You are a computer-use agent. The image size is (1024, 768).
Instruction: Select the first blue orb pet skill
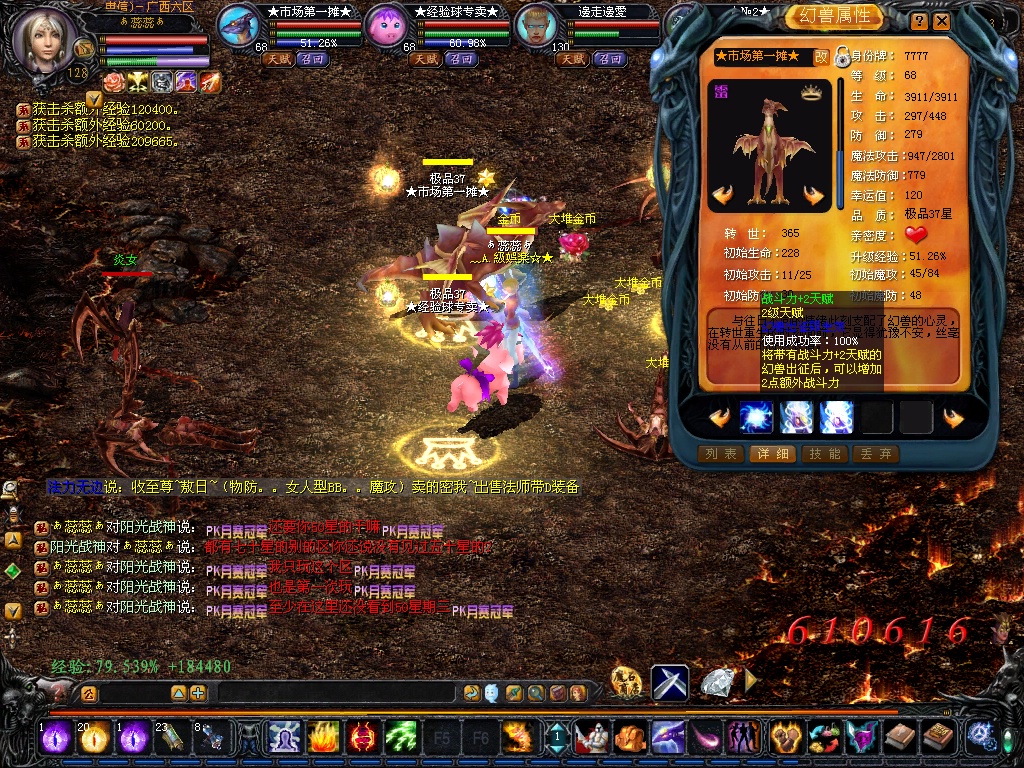tap(757, 417)
